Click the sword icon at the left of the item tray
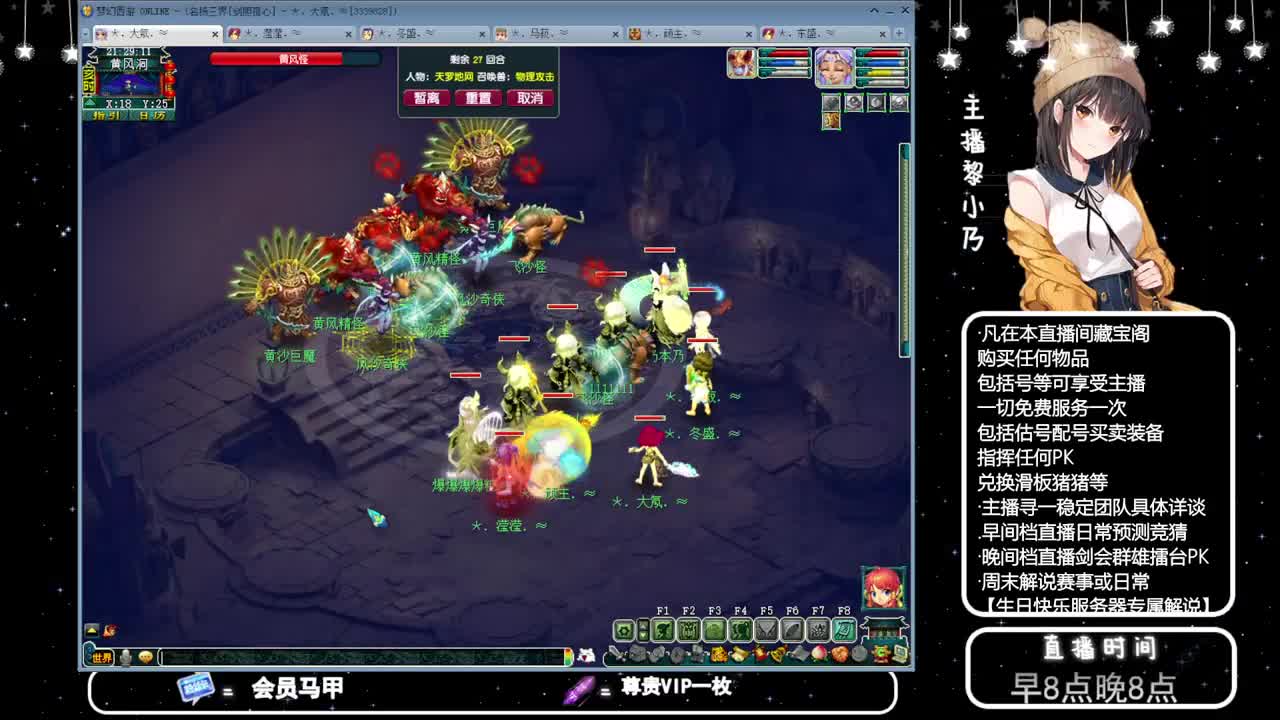1280x720 pixels. (x=615, y=653)
